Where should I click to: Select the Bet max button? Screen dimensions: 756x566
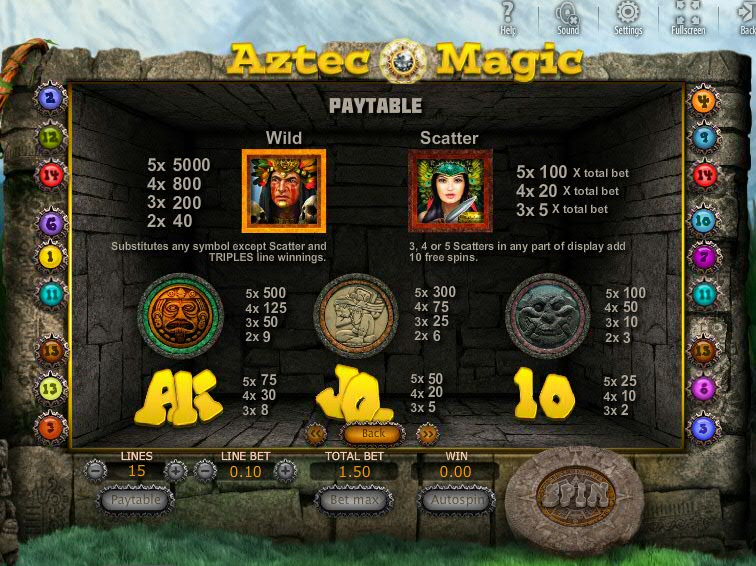[x=353, y=499]
